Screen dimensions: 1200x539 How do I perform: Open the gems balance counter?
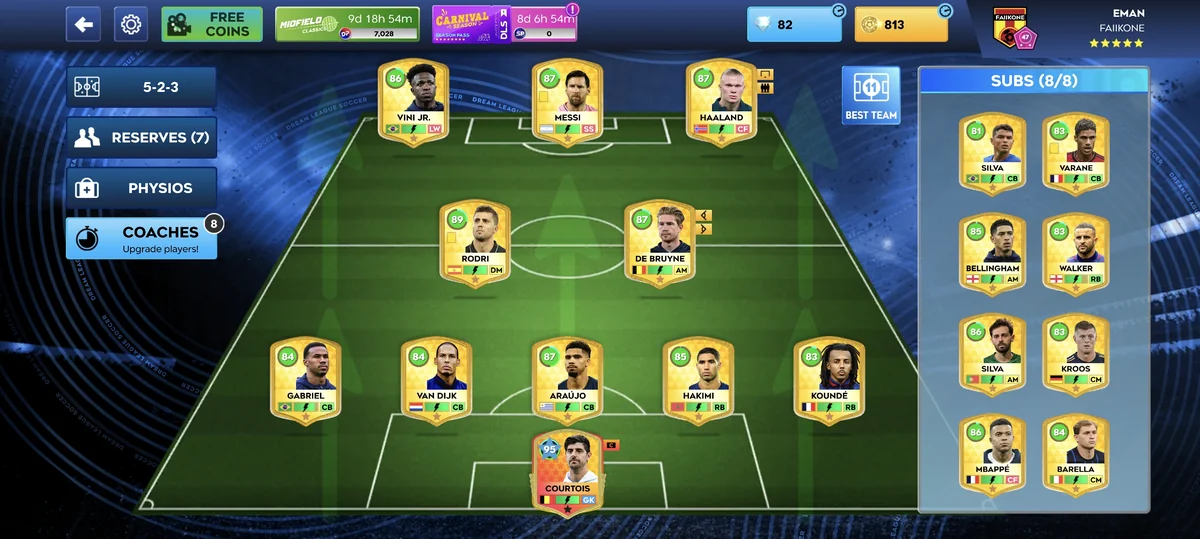tap(795, 24)
